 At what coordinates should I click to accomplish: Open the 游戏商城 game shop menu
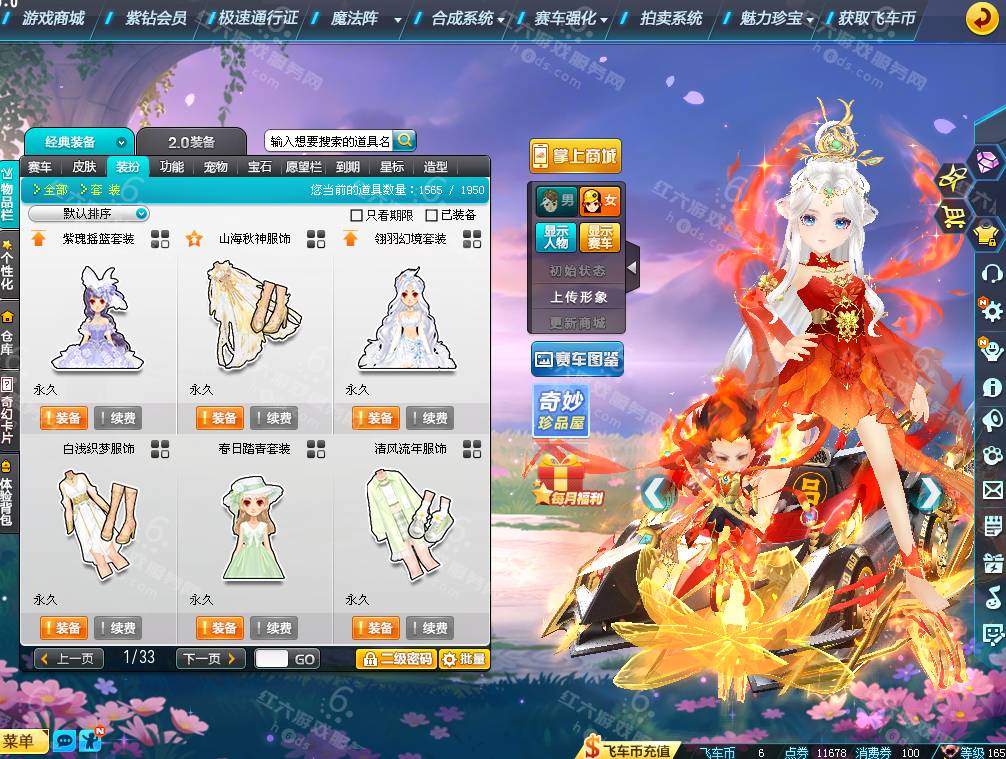click(53, 18)
